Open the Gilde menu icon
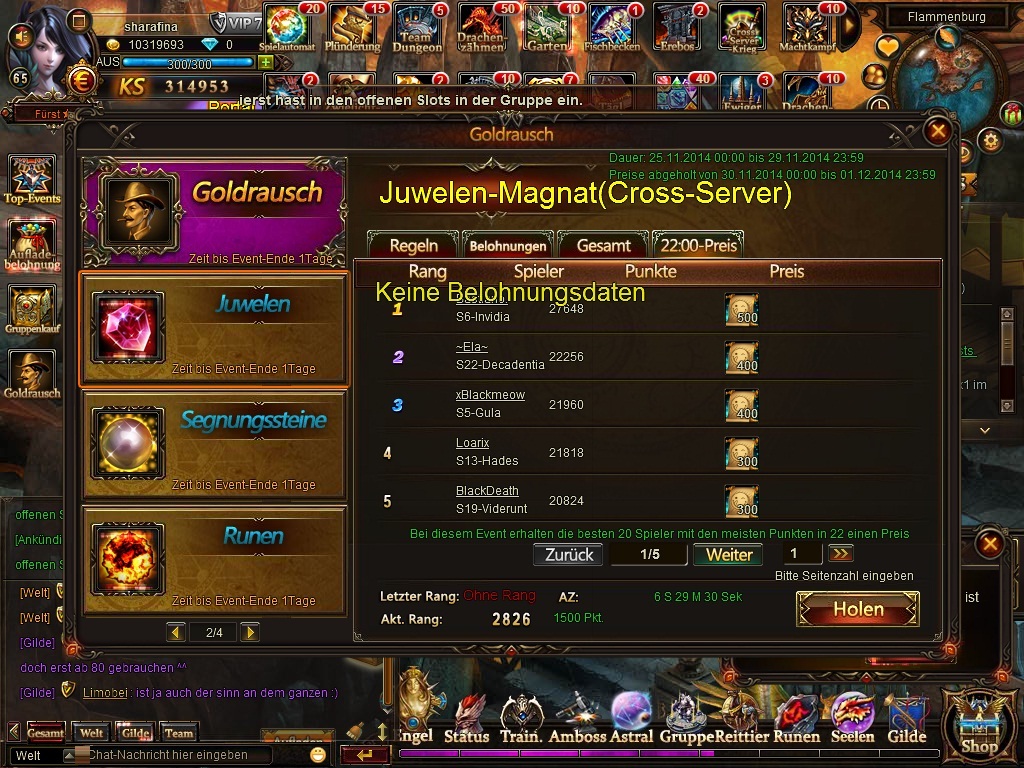The image size is (1024, 768). 907,720
